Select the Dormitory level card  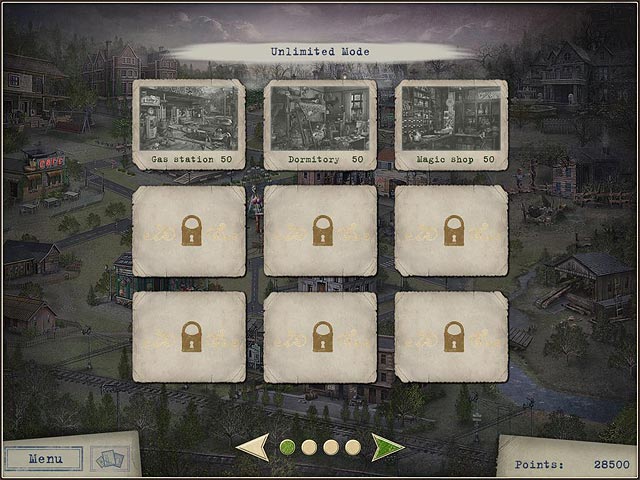click(320, 124)
